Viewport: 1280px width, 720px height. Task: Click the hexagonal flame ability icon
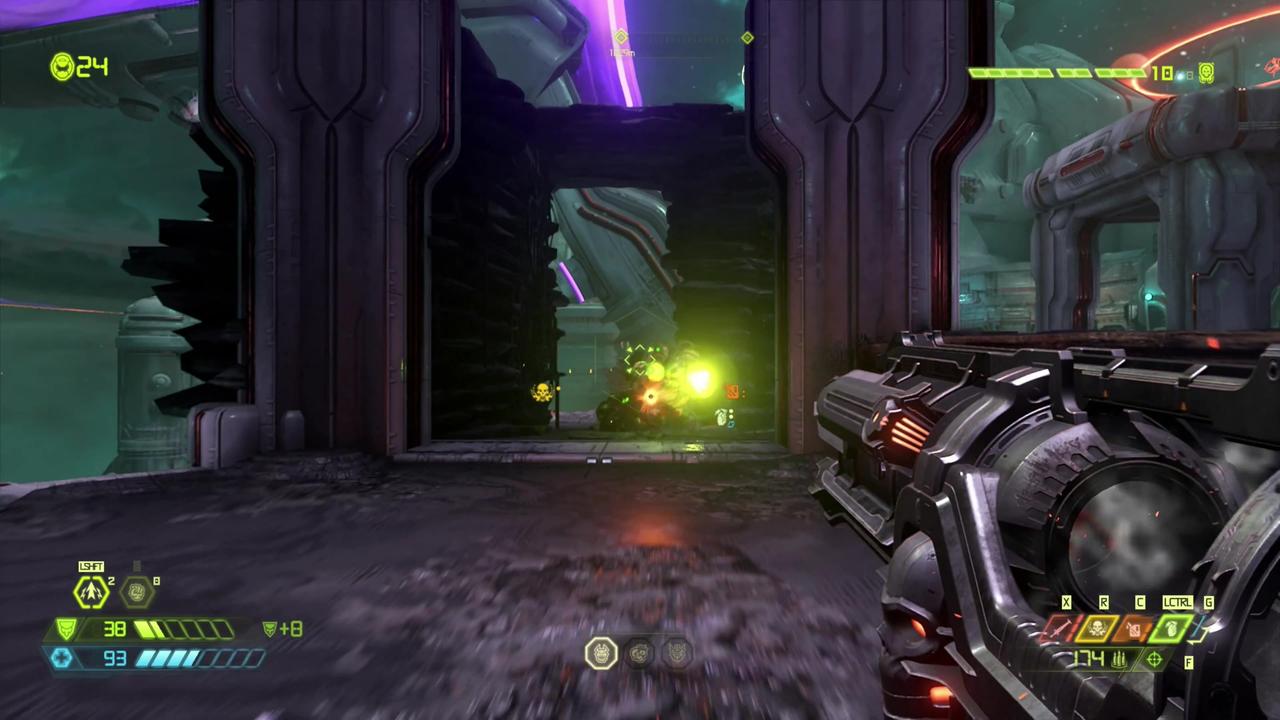point(137,591)
